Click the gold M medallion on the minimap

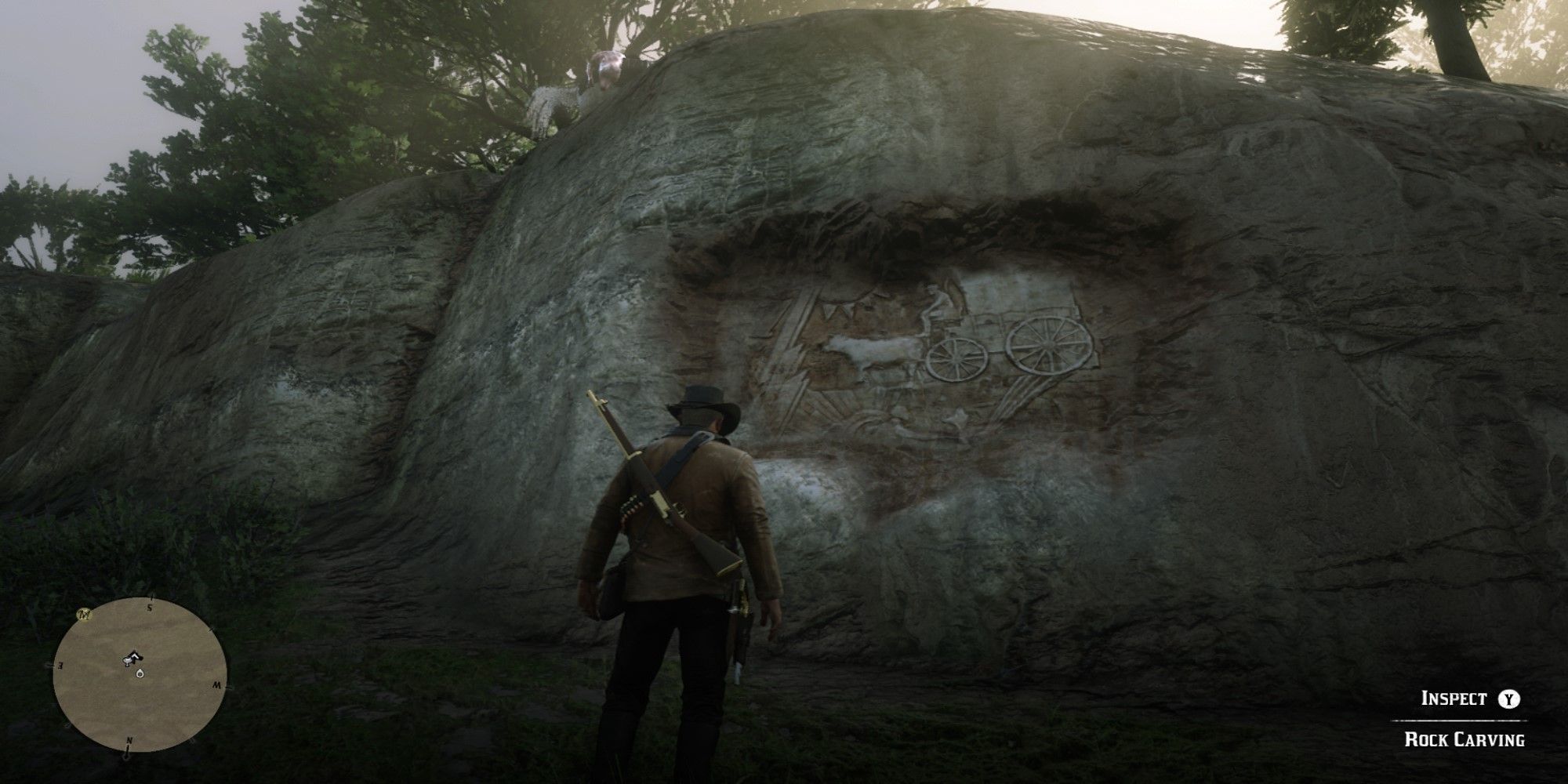pos(84,615)
